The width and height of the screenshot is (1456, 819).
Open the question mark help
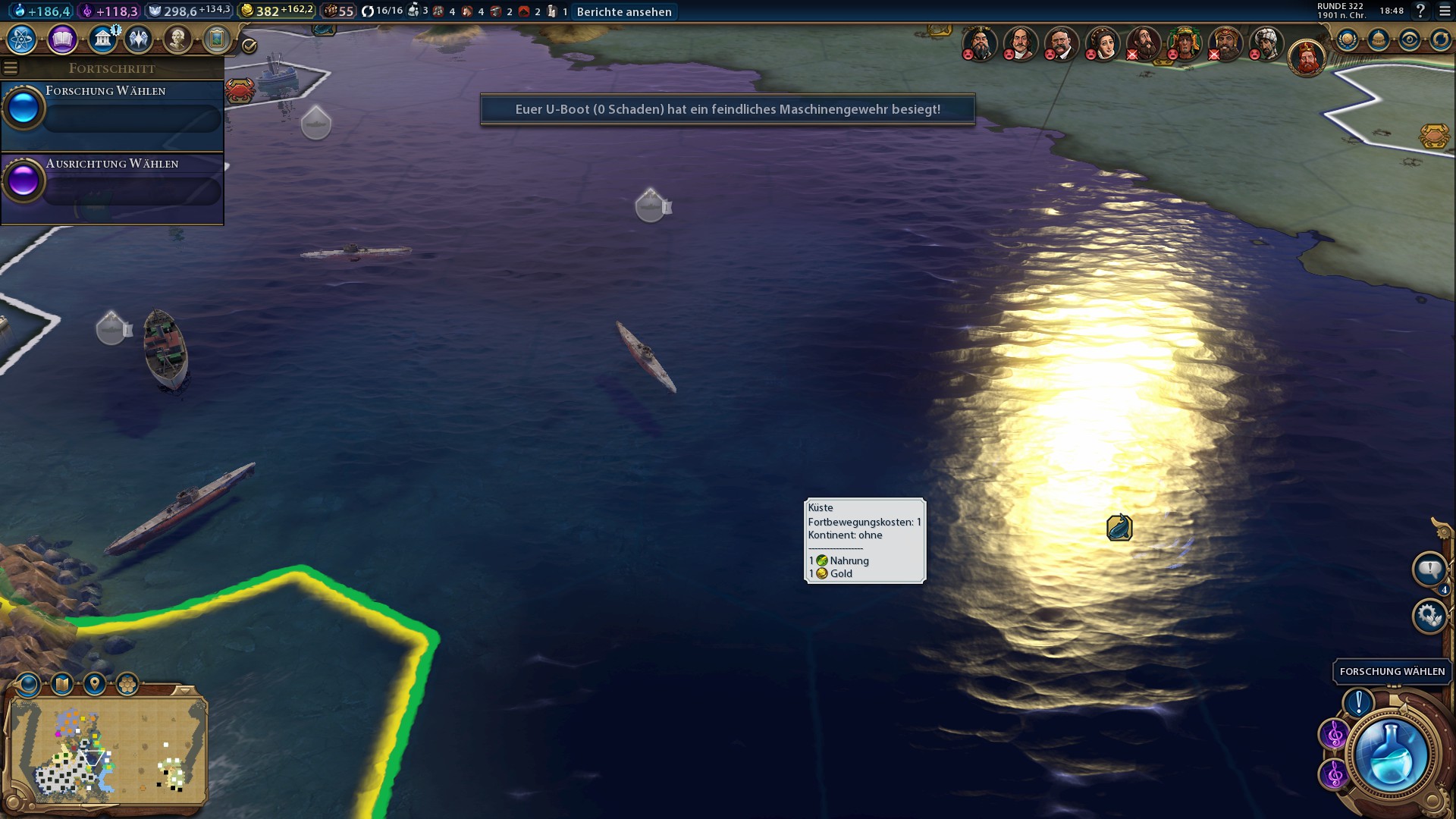point(1420,11)
